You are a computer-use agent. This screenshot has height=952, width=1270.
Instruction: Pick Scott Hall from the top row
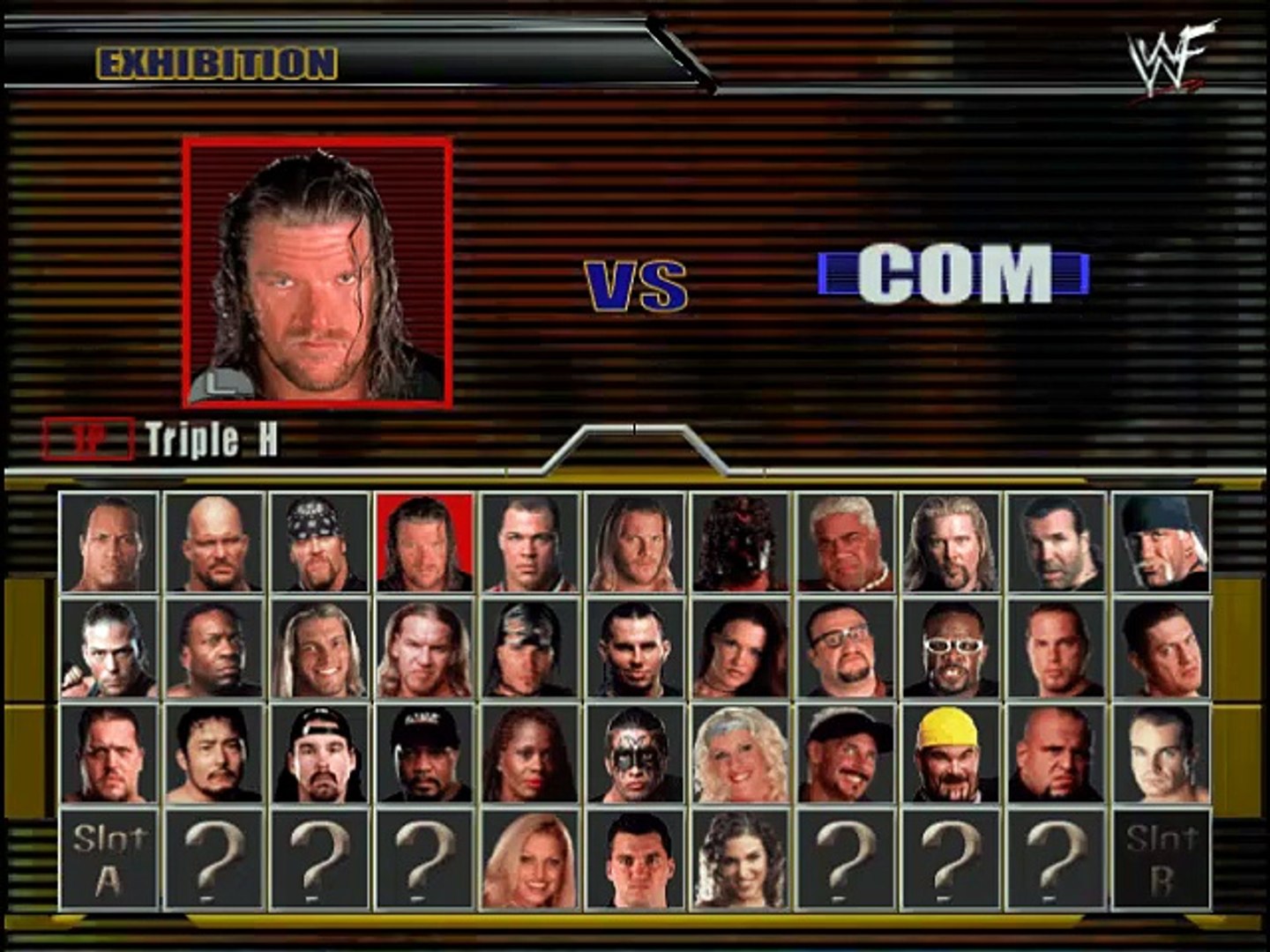point(1054,542)
